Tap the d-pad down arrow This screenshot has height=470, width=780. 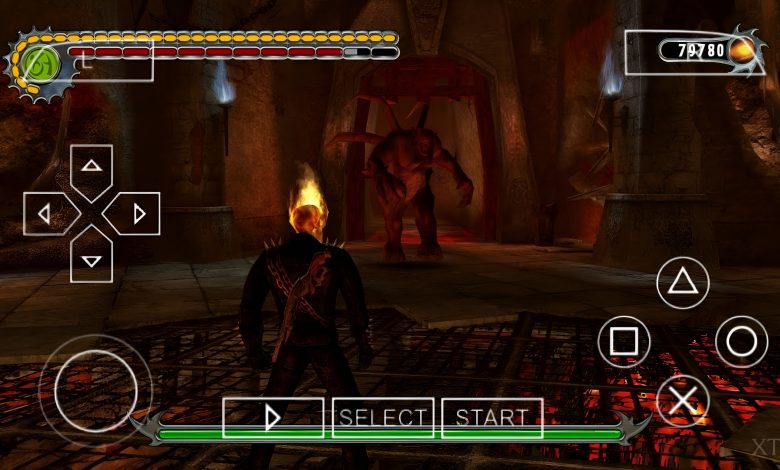pos(92,258)
